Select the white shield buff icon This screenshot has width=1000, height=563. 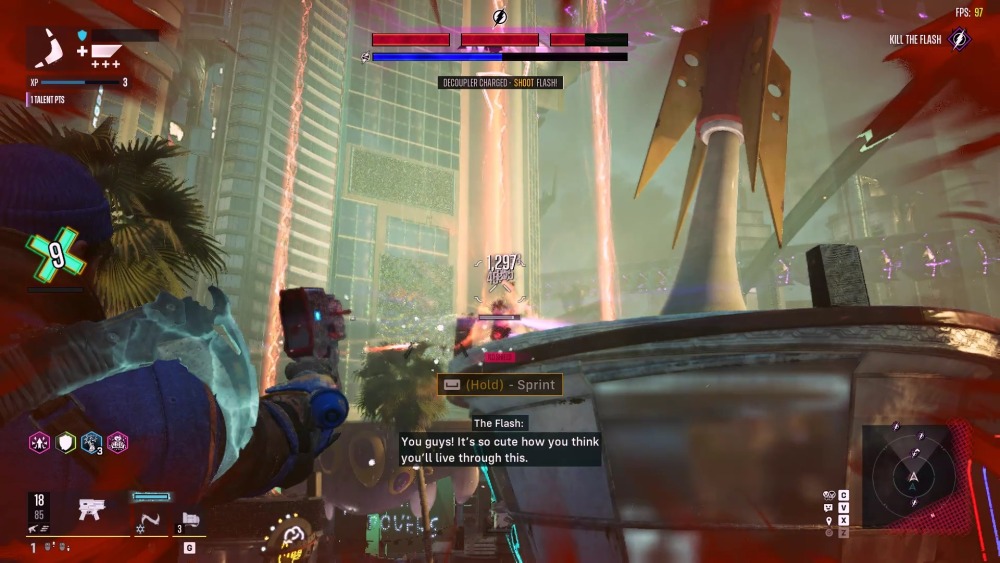[x=65, y=442]
